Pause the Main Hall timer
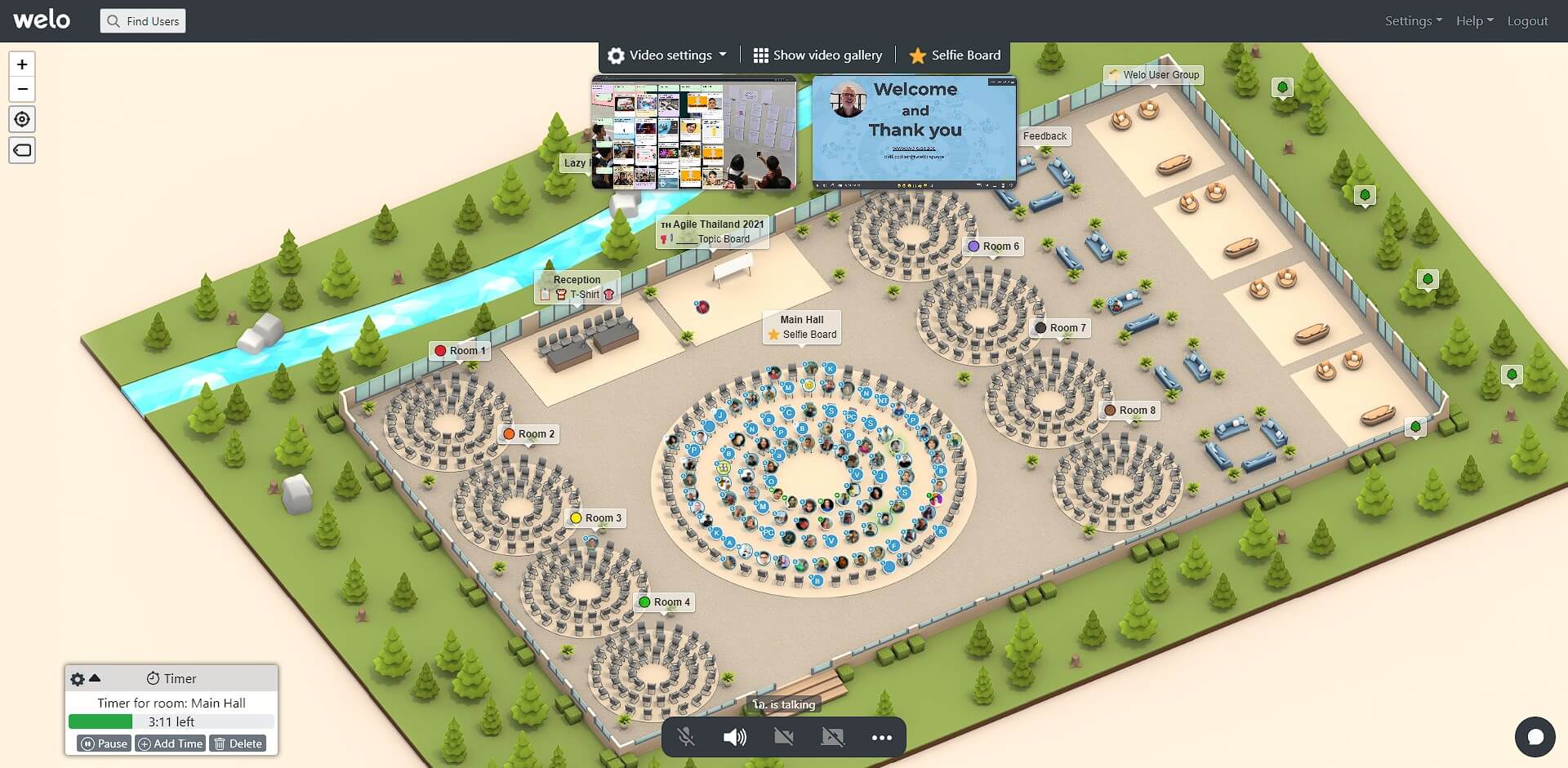This screenshot has height=768, width=1568. (x=104, y=744)
